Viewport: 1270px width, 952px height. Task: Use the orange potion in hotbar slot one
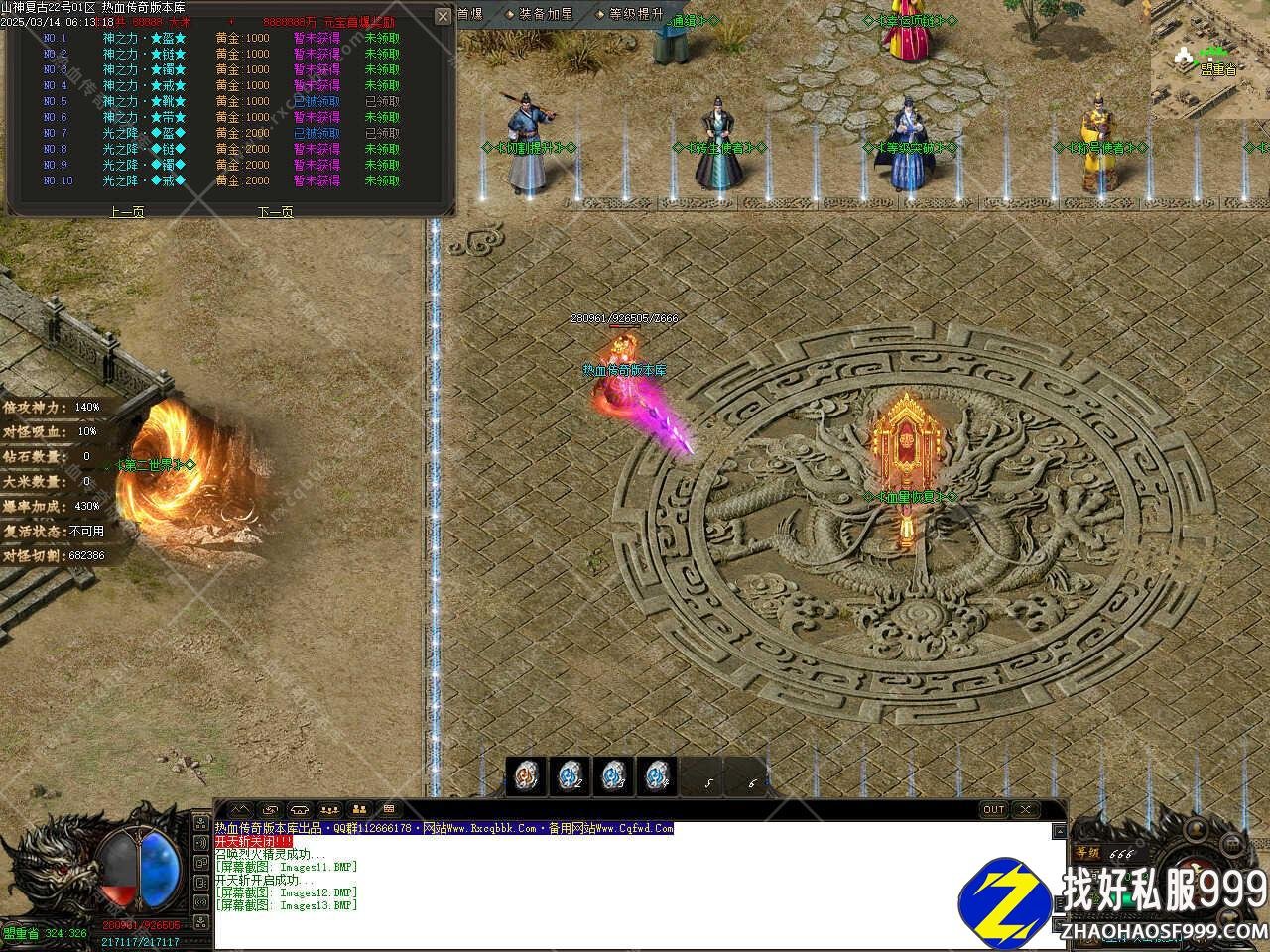click(526, 774)
